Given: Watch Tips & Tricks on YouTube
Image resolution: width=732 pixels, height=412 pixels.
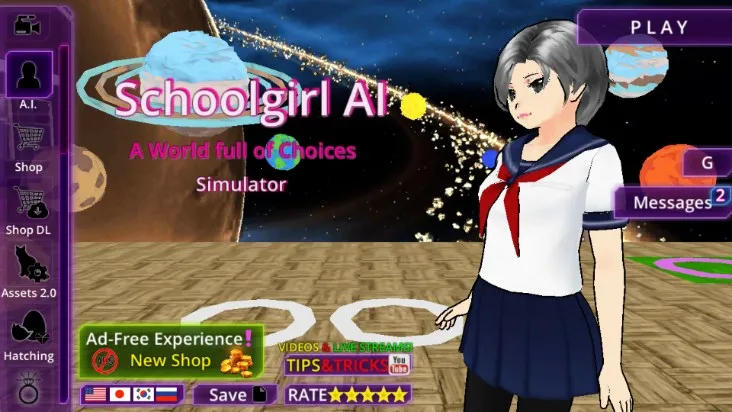Looking at the screenshot, I should click(x=347, y=360).
